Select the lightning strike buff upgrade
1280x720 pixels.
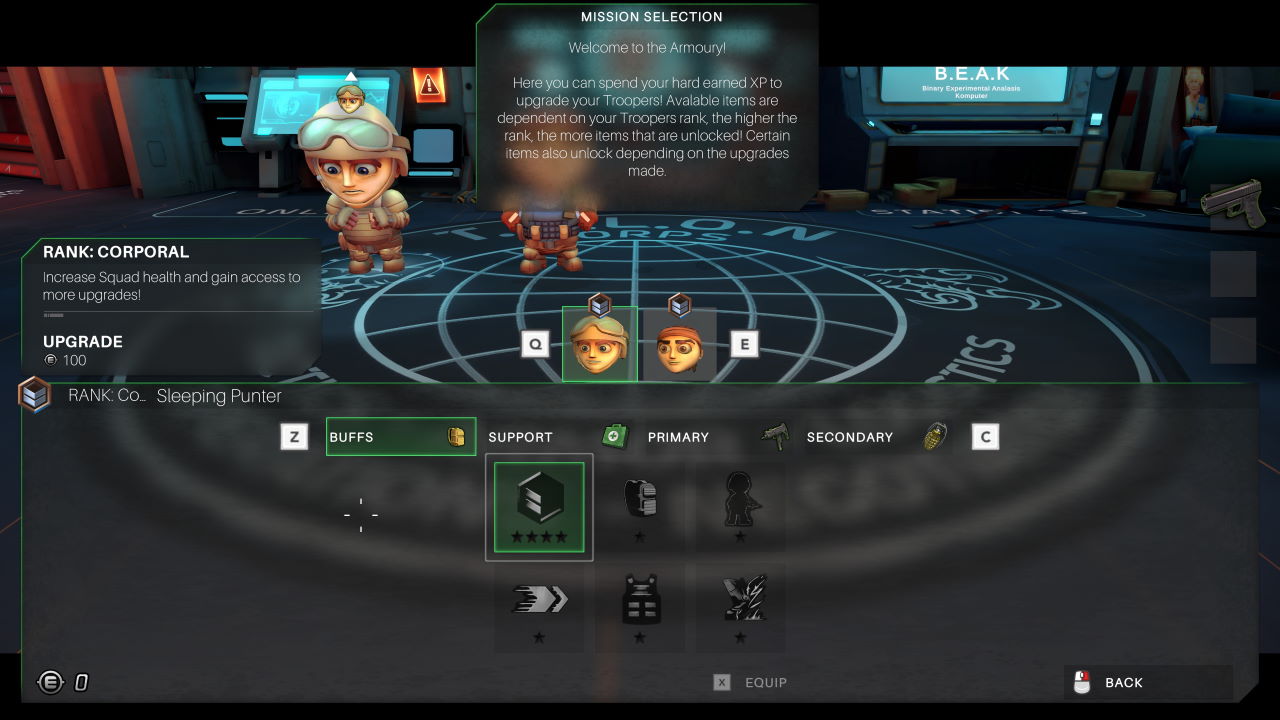pos(740,607)
